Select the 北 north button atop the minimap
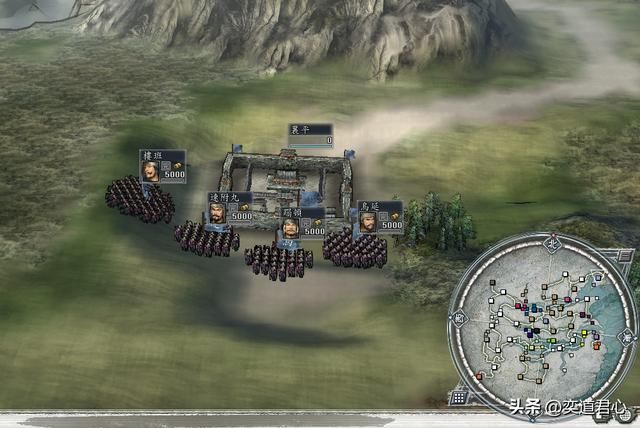 point(548,241)
